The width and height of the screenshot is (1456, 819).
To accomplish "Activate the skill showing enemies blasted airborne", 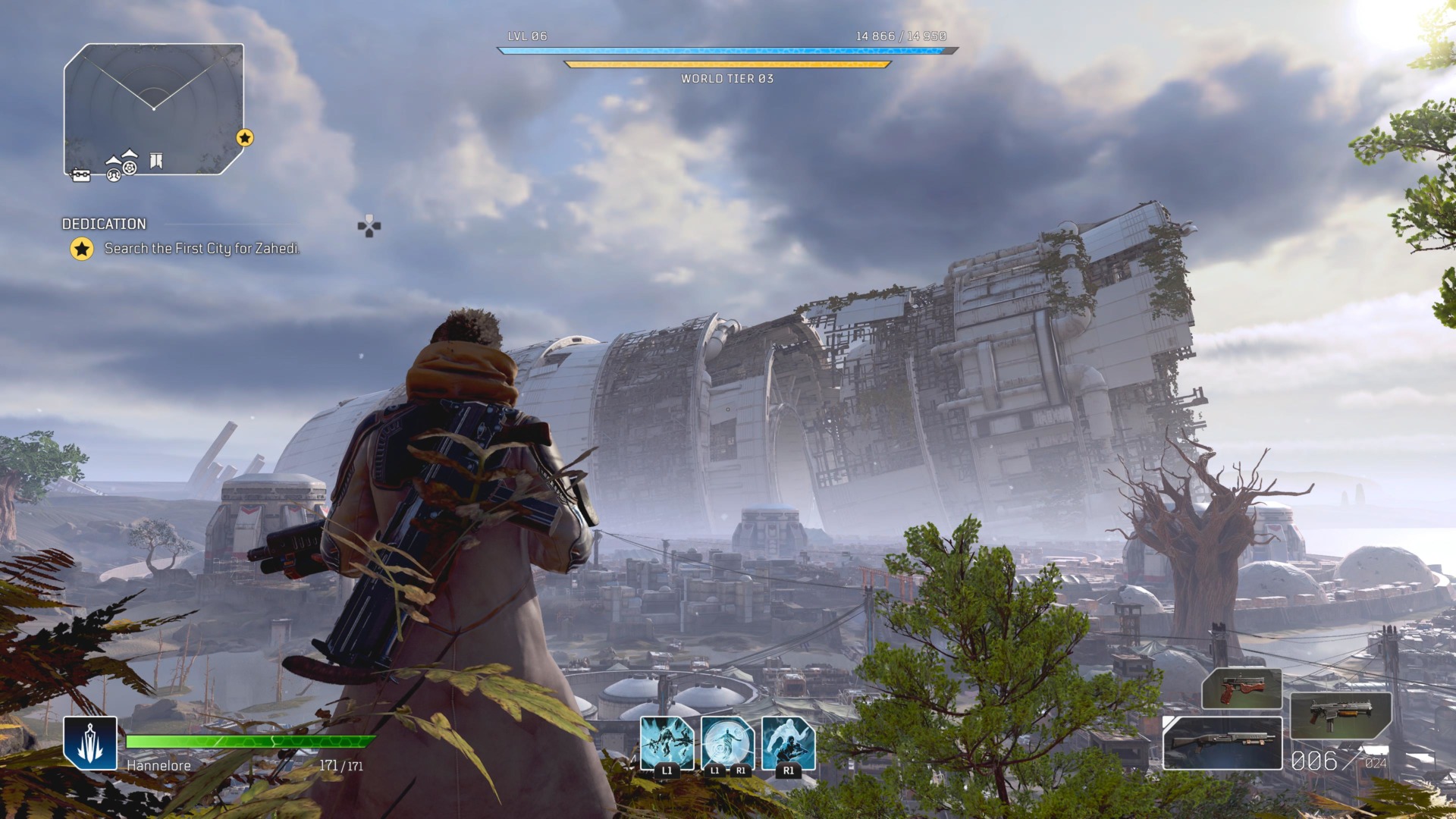I will 667,743.
